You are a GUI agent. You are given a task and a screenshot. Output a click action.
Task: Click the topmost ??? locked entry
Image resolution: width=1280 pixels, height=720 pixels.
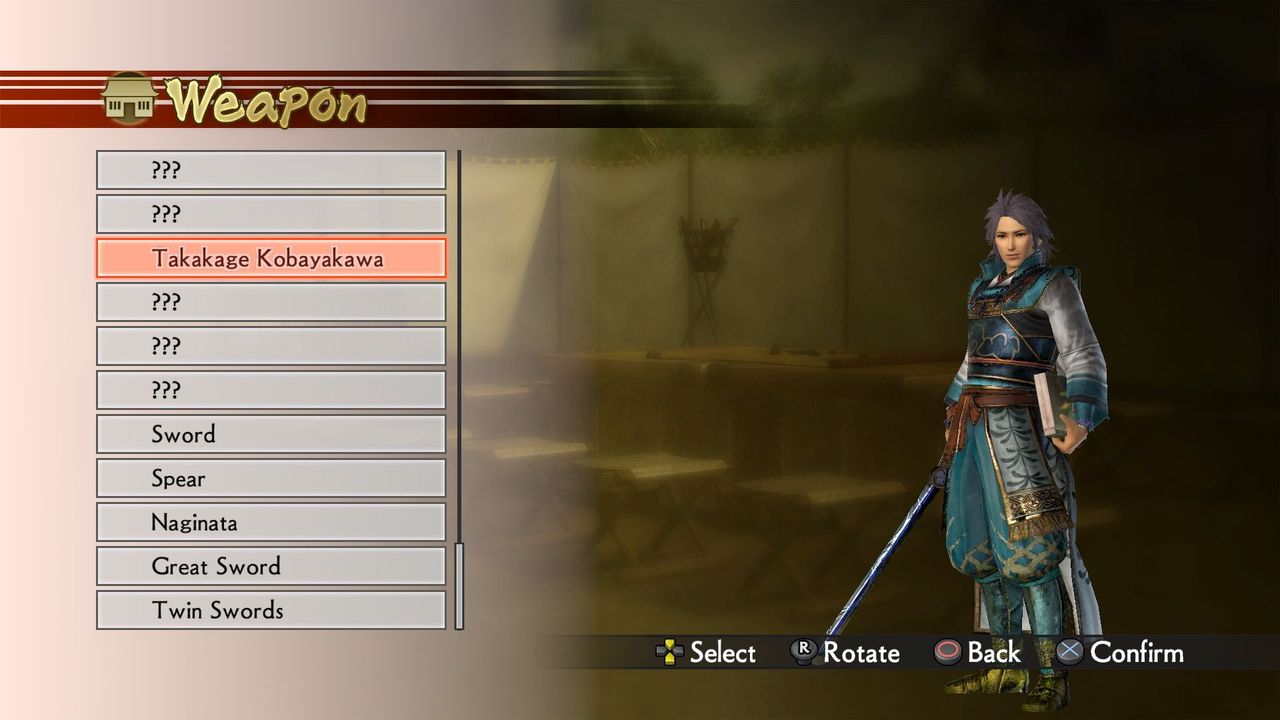pos(270,169)
